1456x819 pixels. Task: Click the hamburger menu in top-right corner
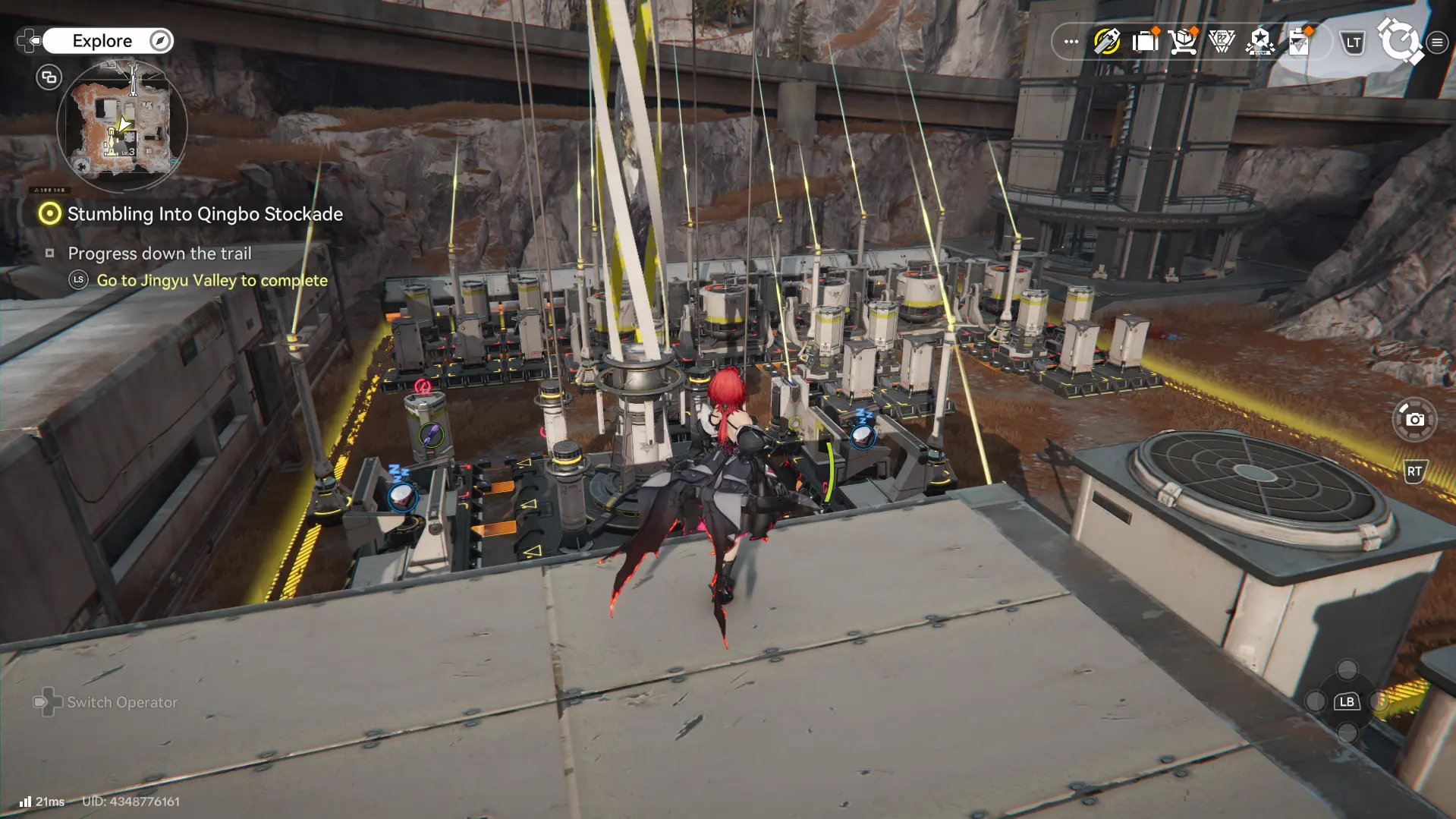(x=1437, y=42)
